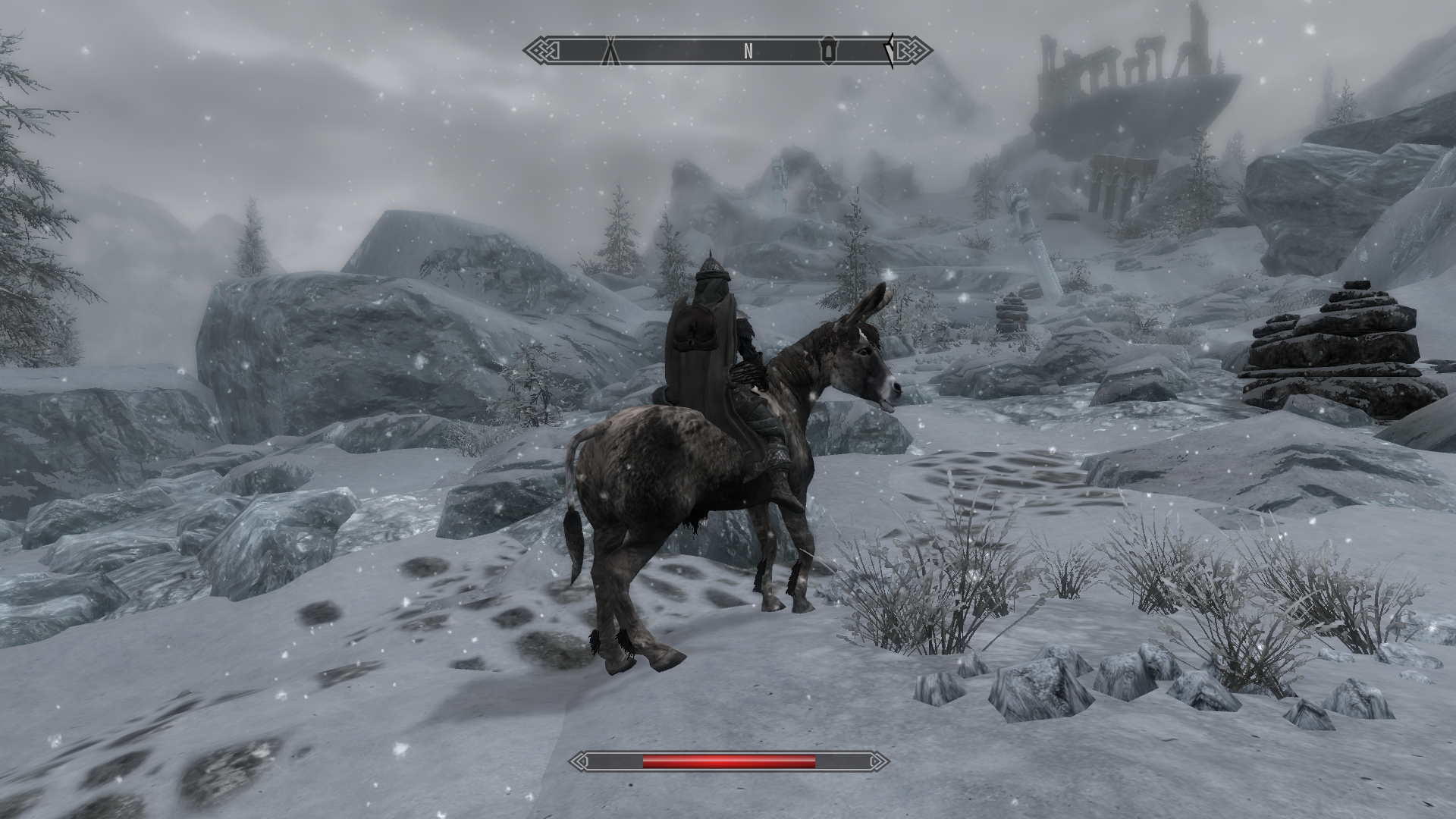Screen dimensions: 1456x819
Task: Select the arrow marker at the compass's right end
Action: pyautogui.click(x=890, y=51)
